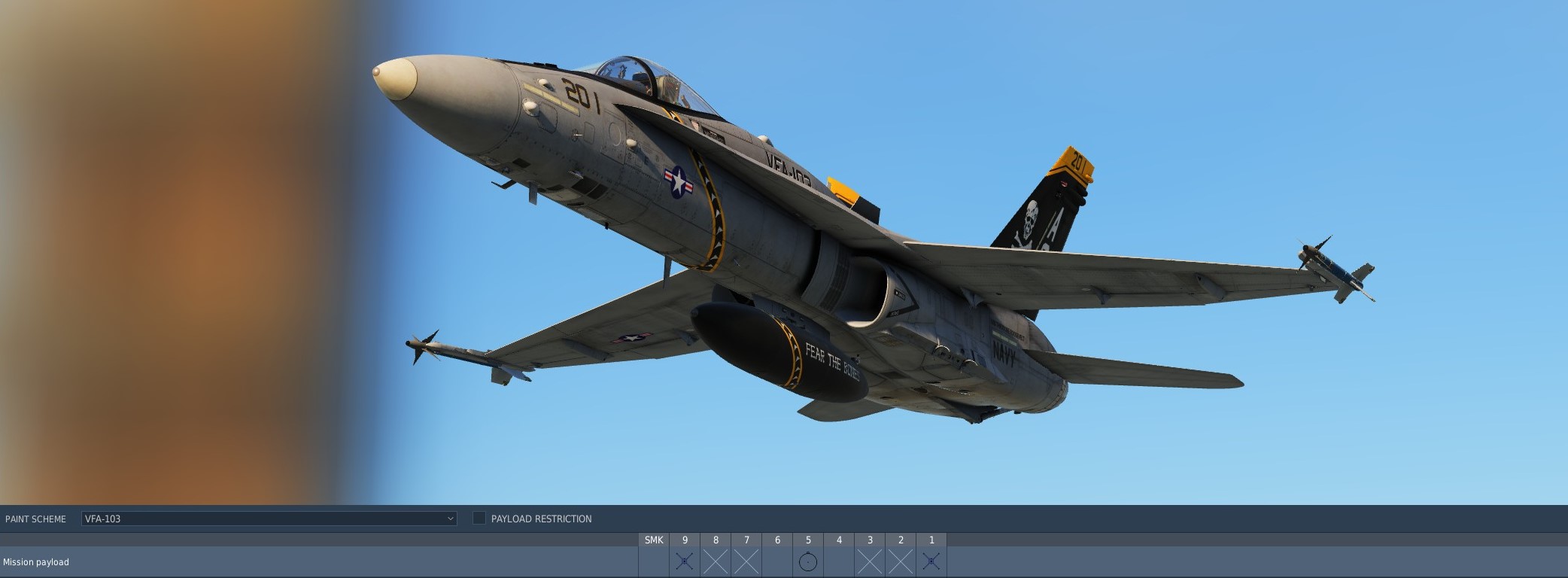The width and height of the screenshot is (1568, 578).
Task: Select the Mission payload row label
Action: (x=36, y=562)
